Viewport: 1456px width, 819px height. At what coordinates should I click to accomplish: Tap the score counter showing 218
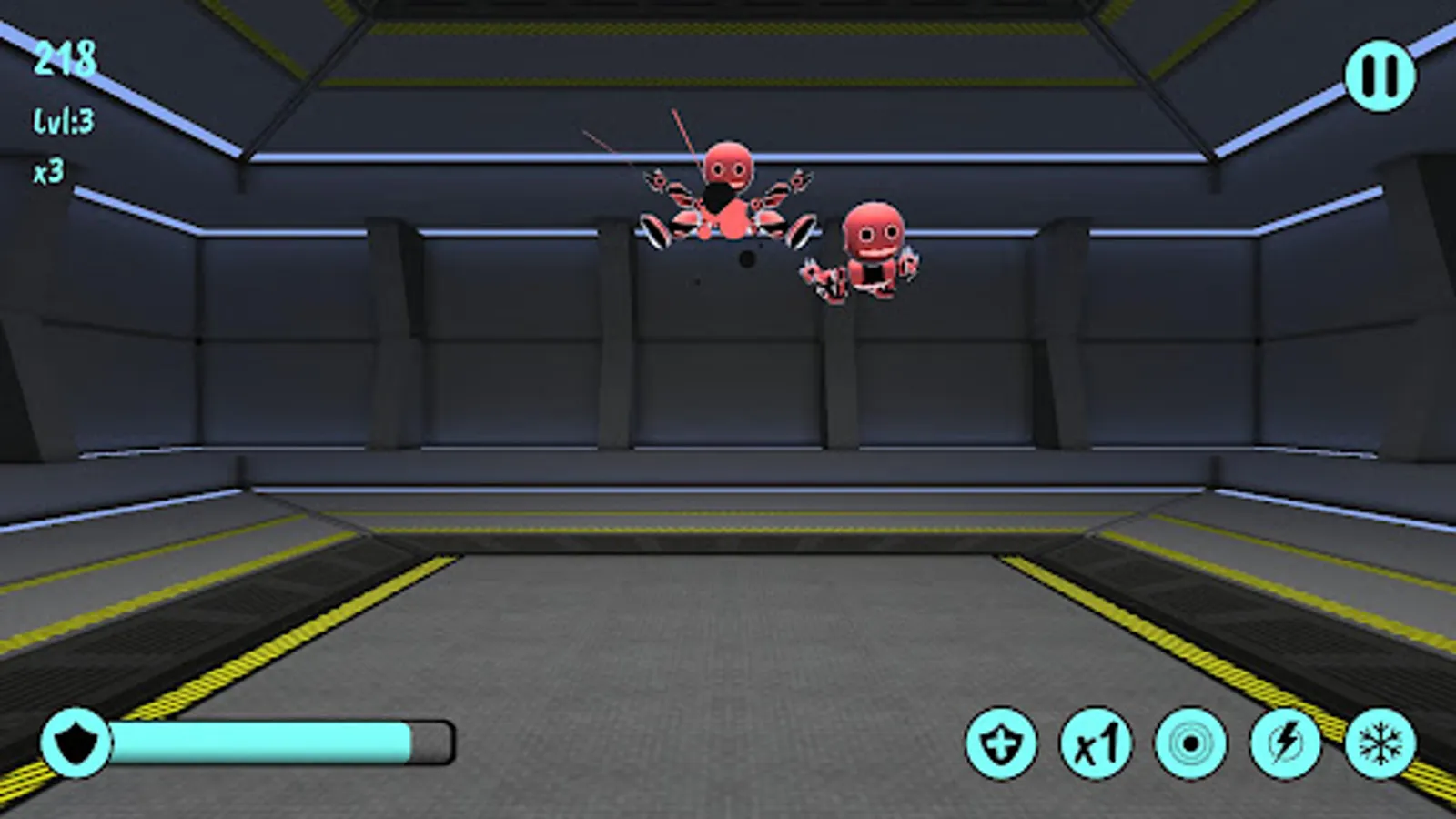pyautogui.click(x=66, y=59)
